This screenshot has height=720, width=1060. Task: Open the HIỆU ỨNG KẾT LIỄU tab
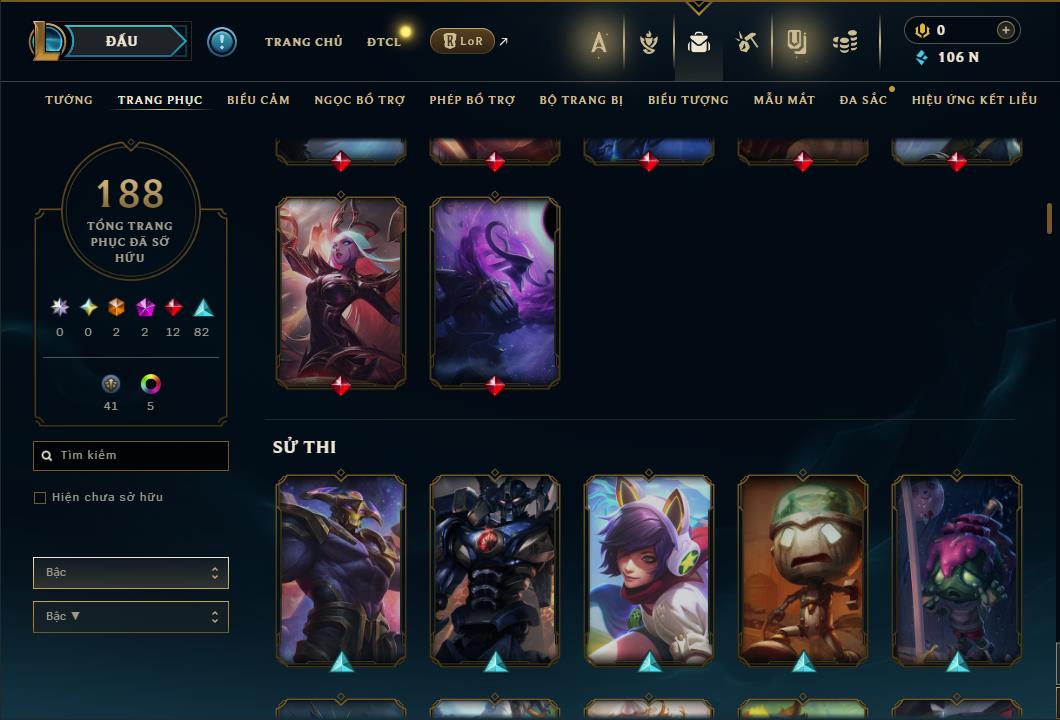(x=974, y=100)
